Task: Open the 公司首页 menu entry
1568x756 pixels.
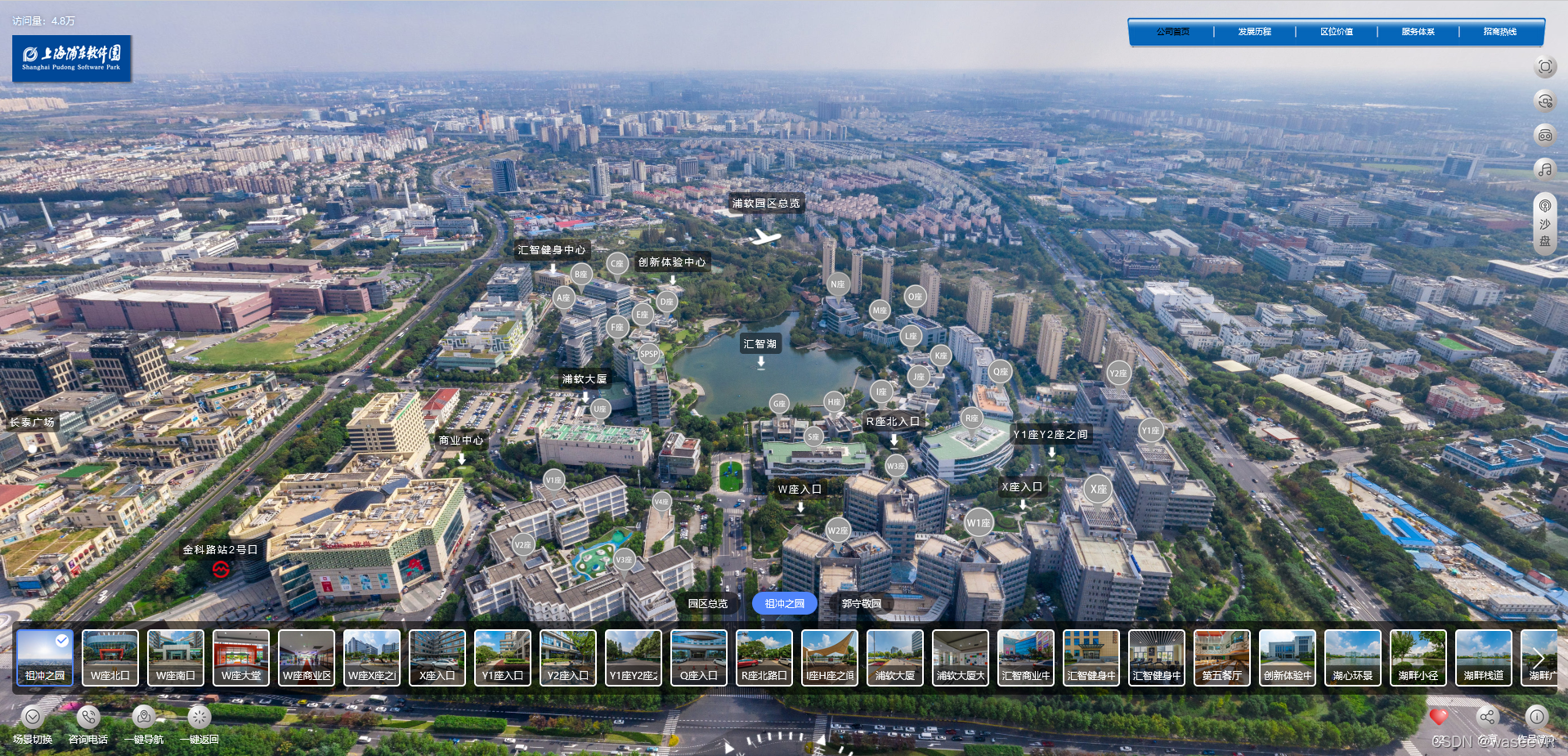Action: pos(1172,32)
